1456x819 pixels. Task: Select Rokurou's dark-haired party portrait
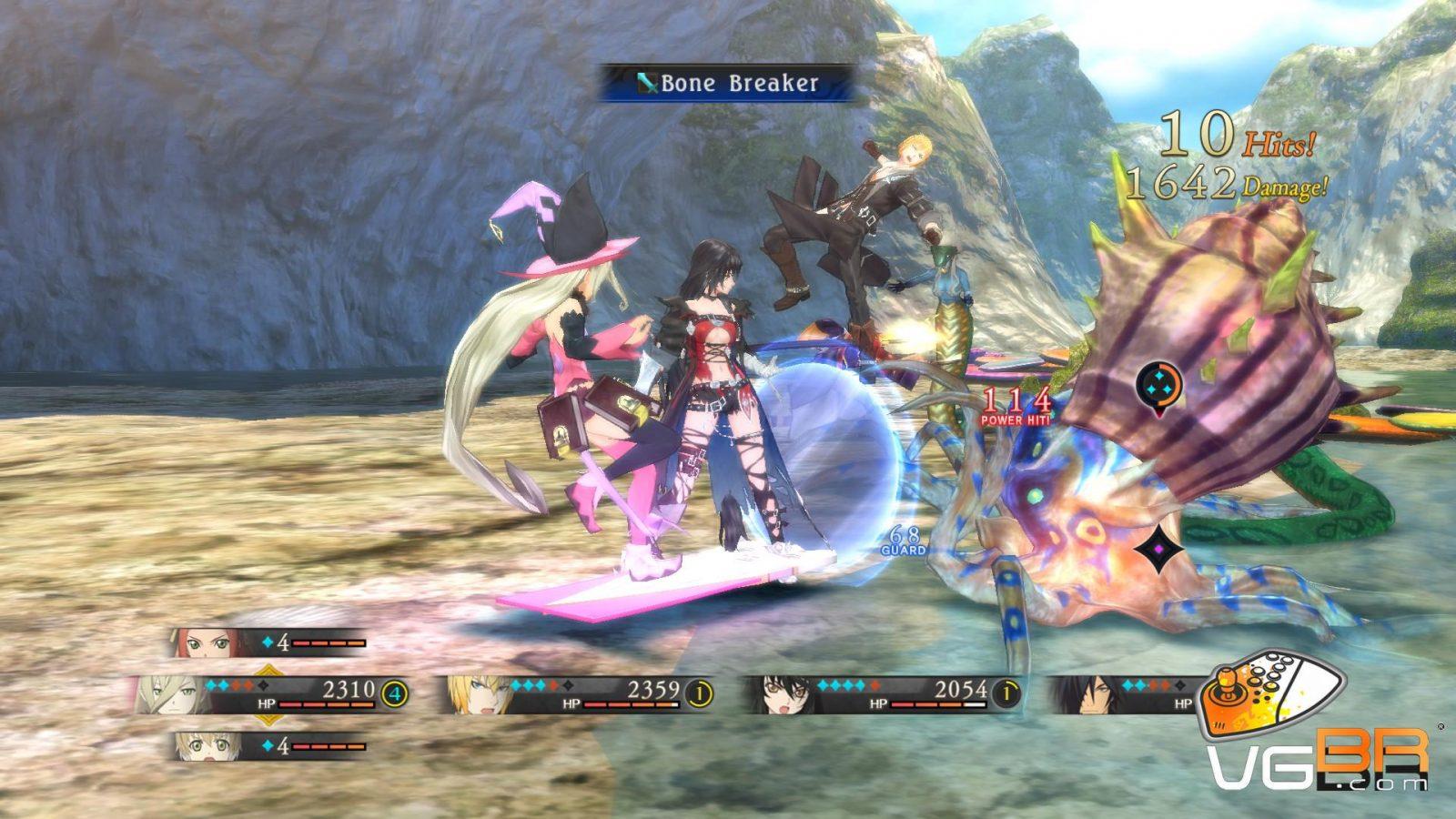click(x=1083, y=695)
